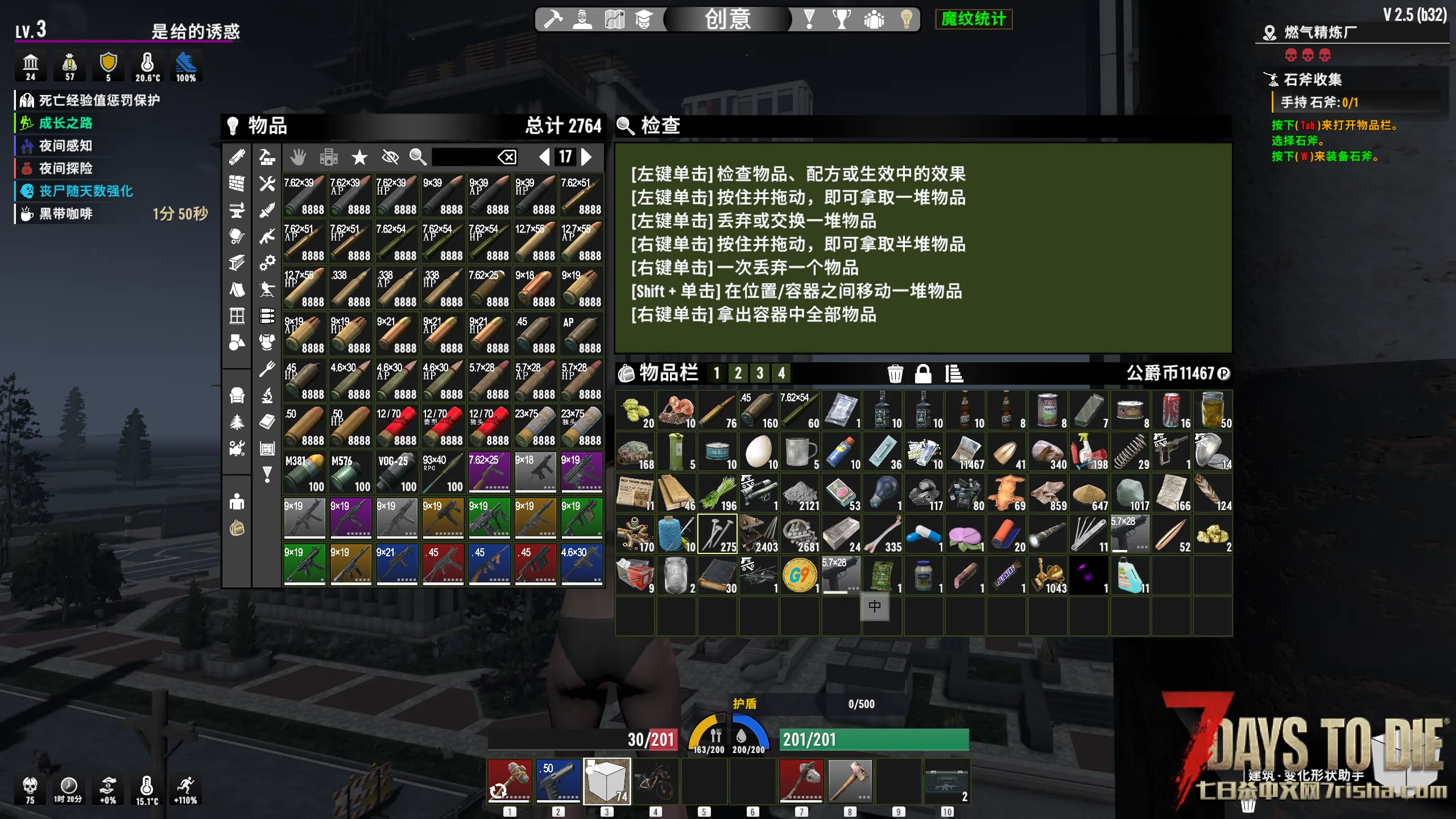Clear the item search field
1456x819 pixels.
[507, 157]
